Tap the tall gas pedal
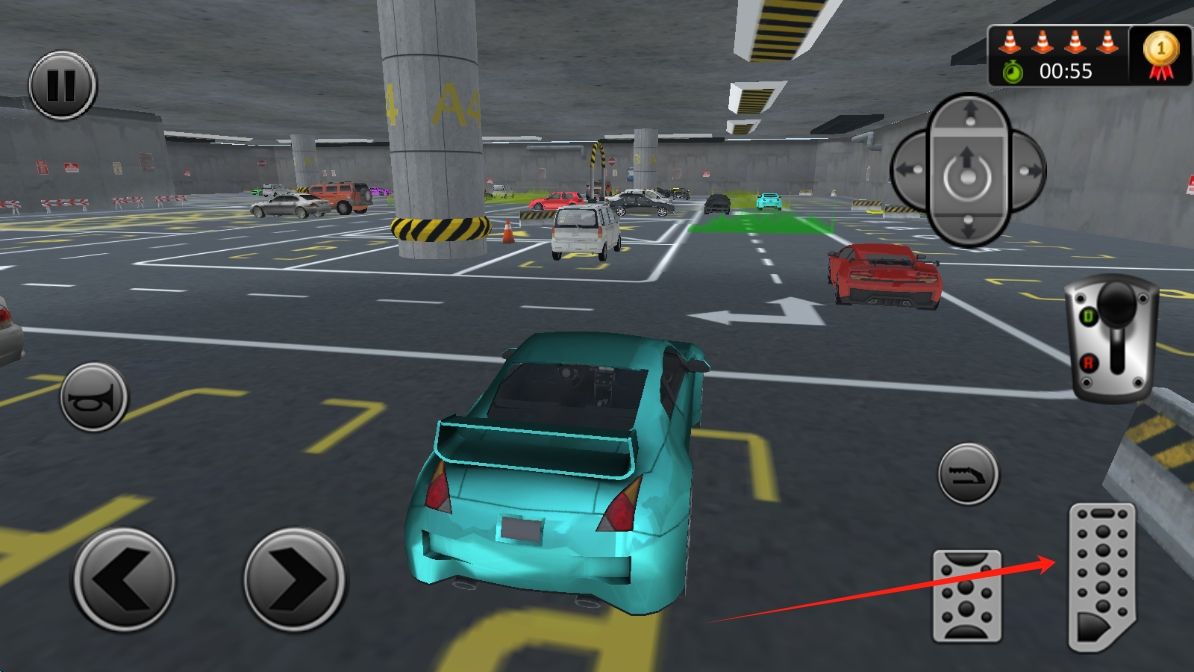Viewport: 1194px width, 672px height. coord(1102,576)
